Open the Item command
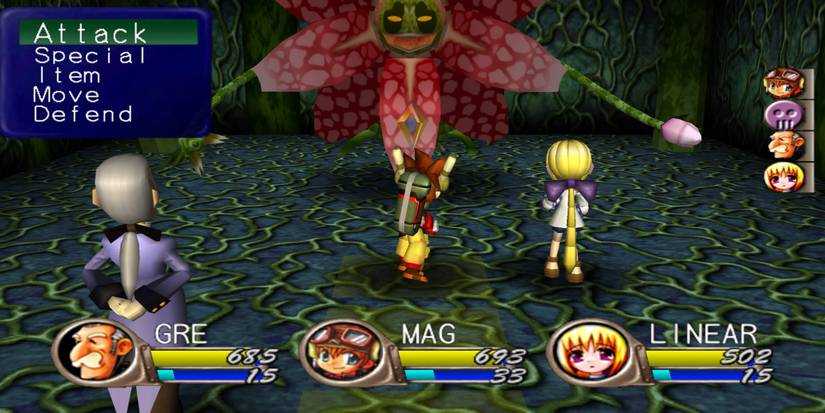Image resolution: width=825 pixels, height=413 pixels. (x=70, y=75)
